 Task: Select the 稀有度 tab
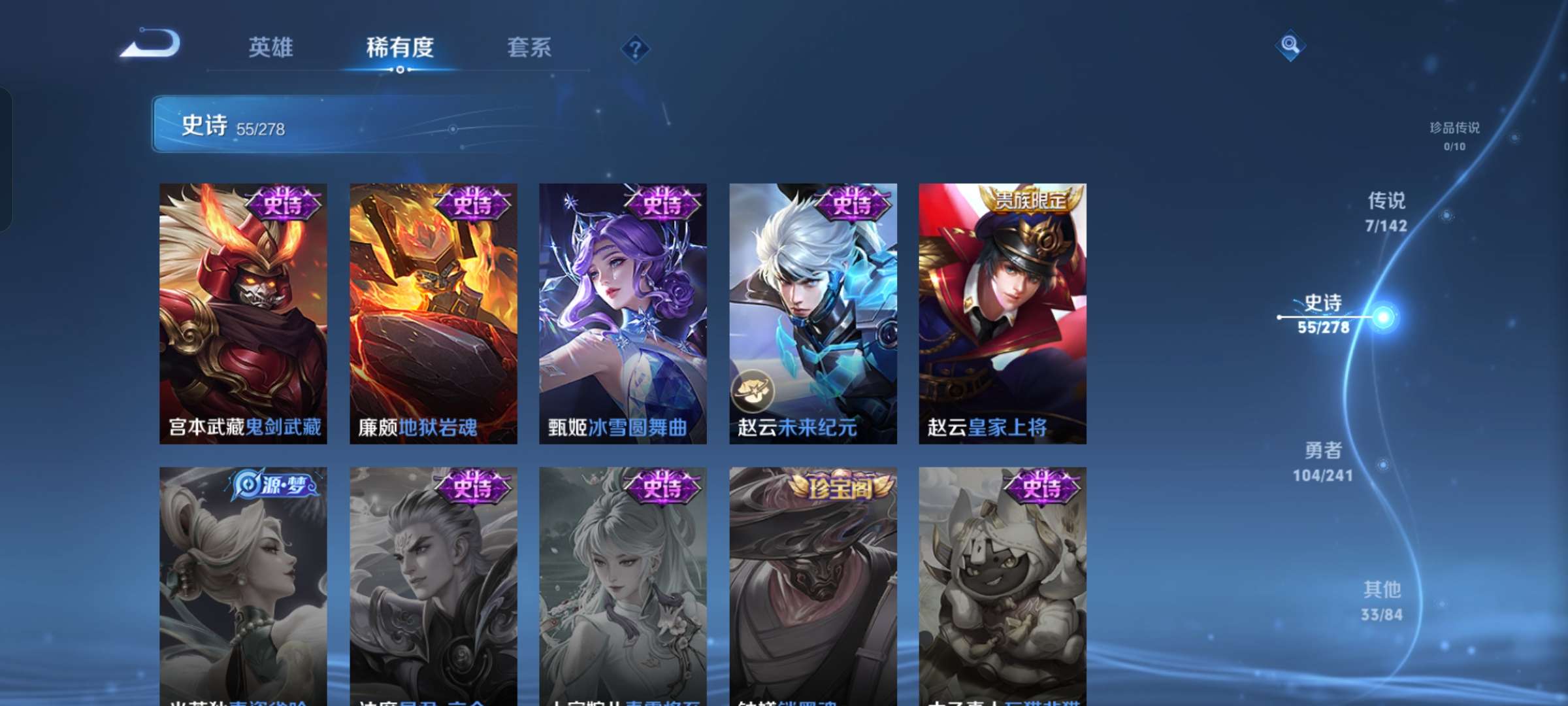pyautogui.click(x=400, y=48)
